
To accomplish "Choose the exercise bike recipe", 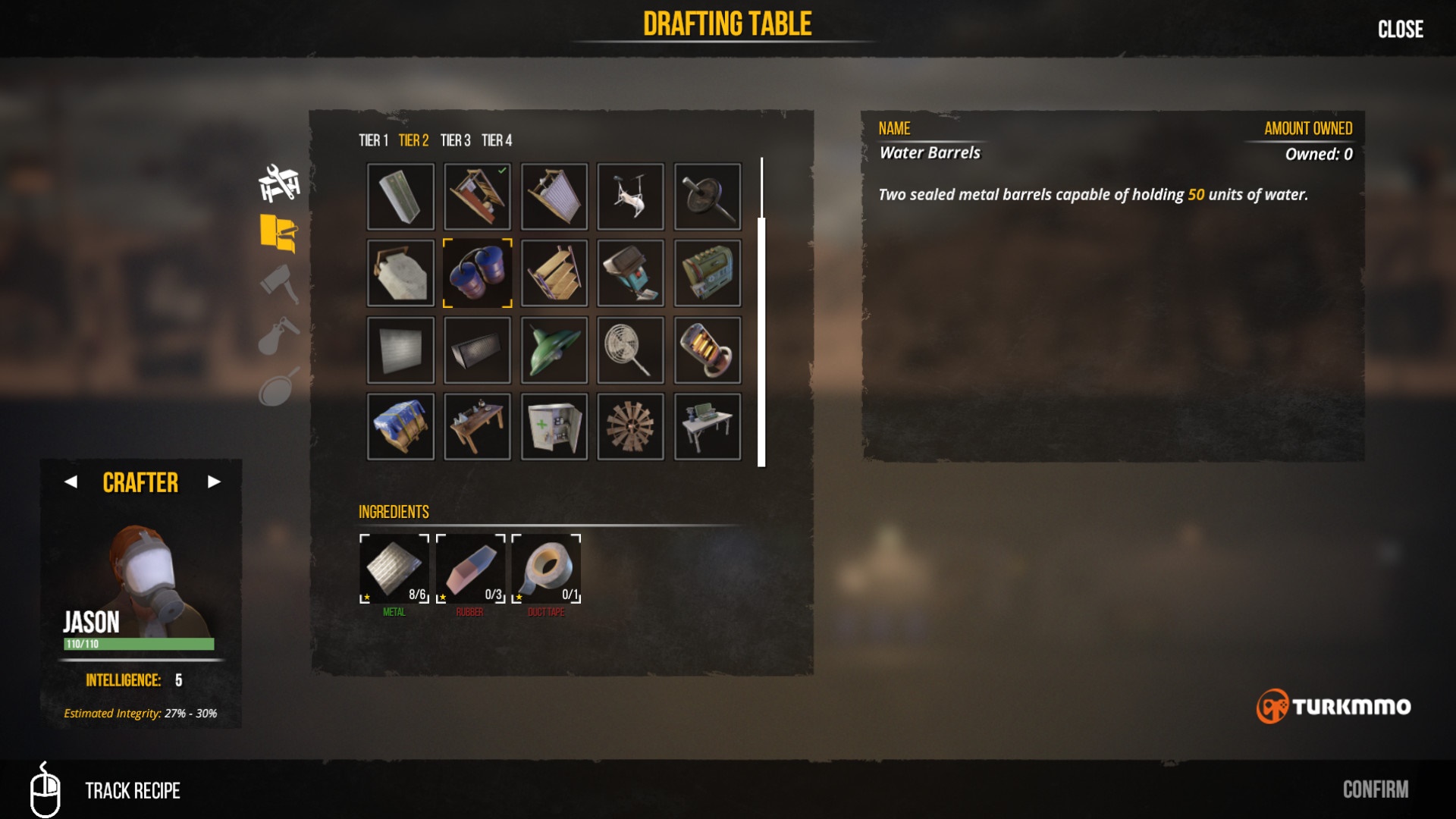I will click(630, 196).
